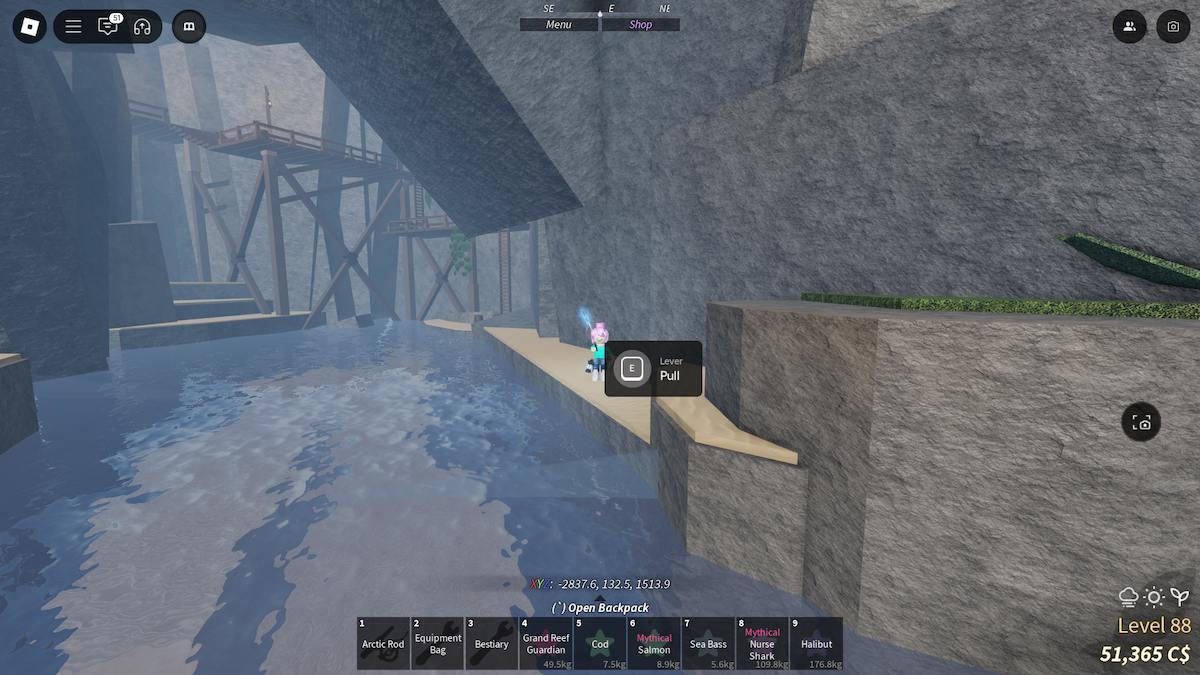Click the screenshot camera icon at top right
1200x675 pixels.
click(1173, 26)
